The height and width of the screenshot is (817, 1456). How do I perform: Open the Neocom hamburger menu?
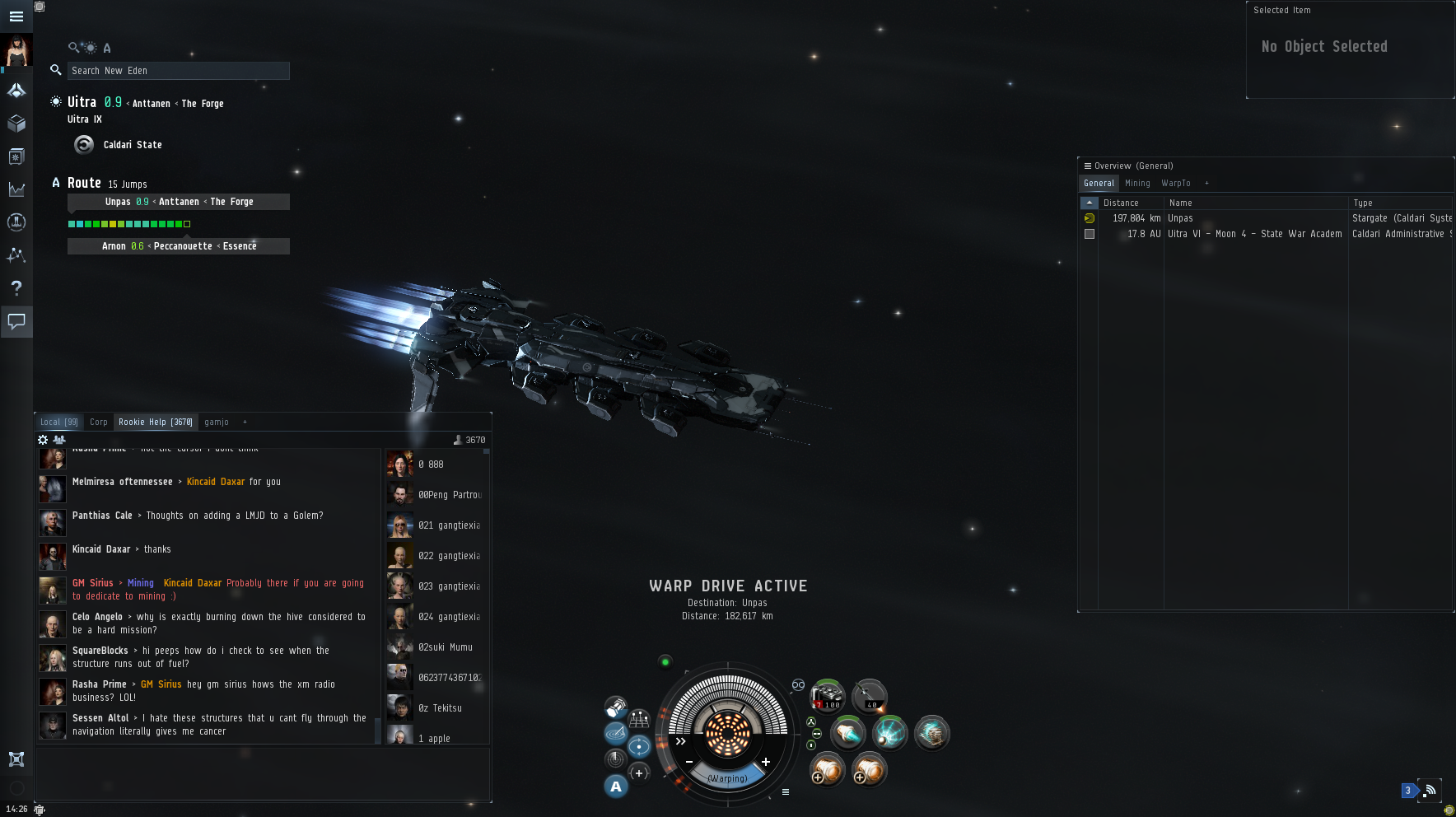pyautogui.click(x=16, y=16)
